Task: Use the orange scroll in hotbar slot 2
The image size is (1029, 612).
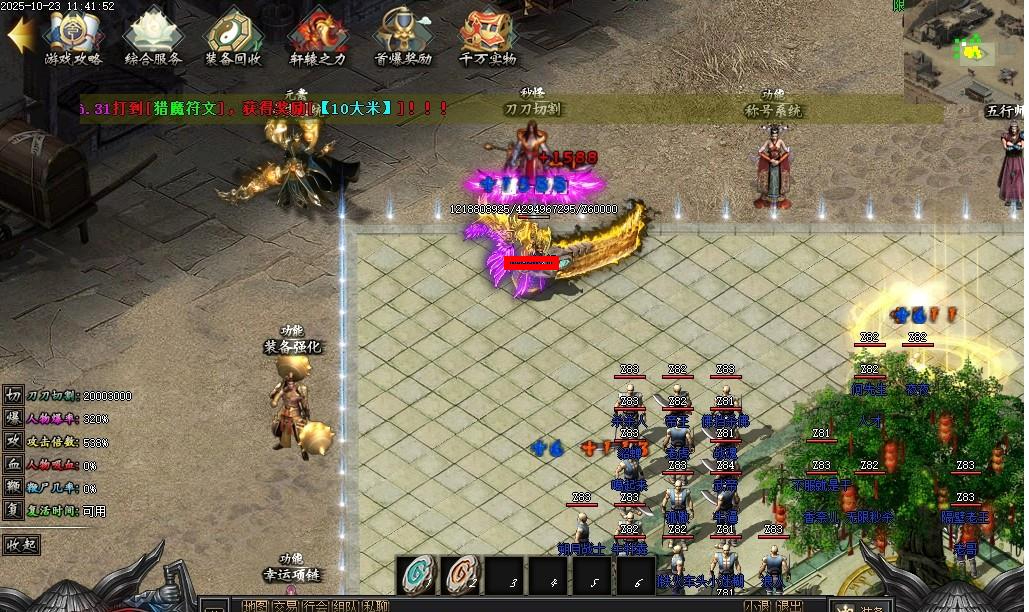Action: pos(461,576)
